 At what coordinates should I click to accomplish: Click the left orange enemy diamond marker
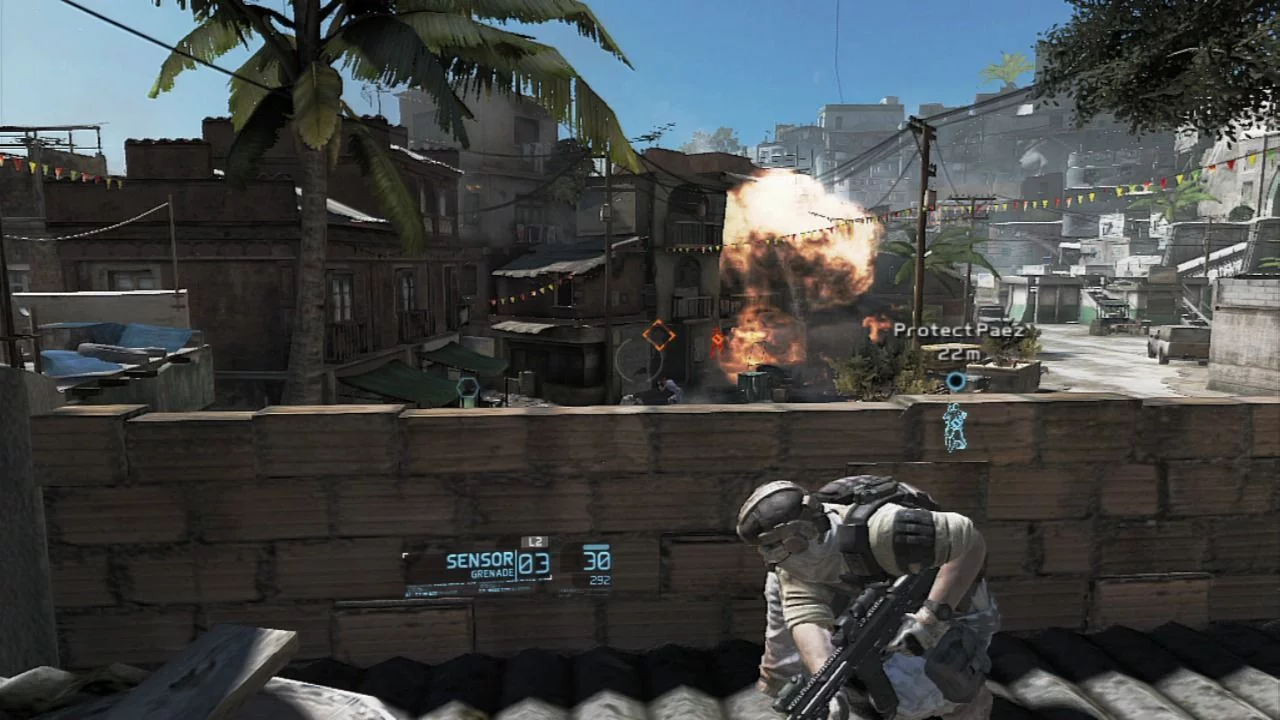click(x=658, y=334)
